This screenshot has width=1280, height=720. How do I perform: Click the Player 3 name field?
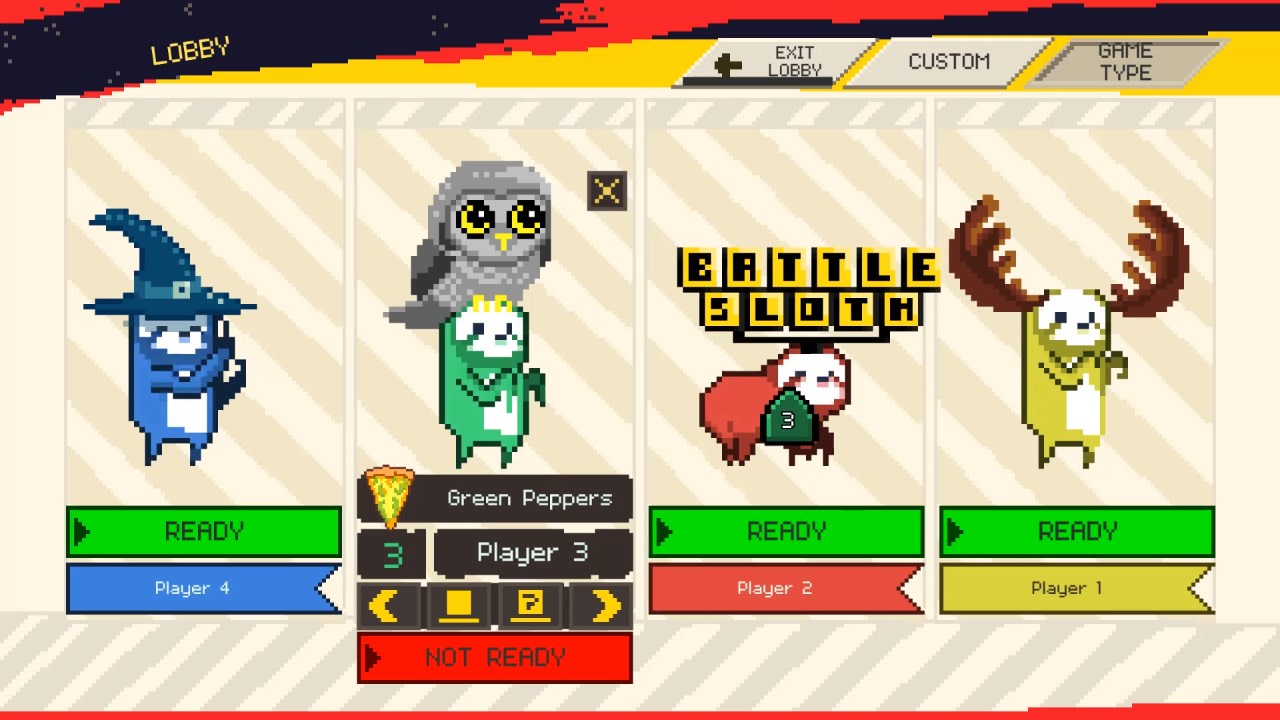pos(532,553)
